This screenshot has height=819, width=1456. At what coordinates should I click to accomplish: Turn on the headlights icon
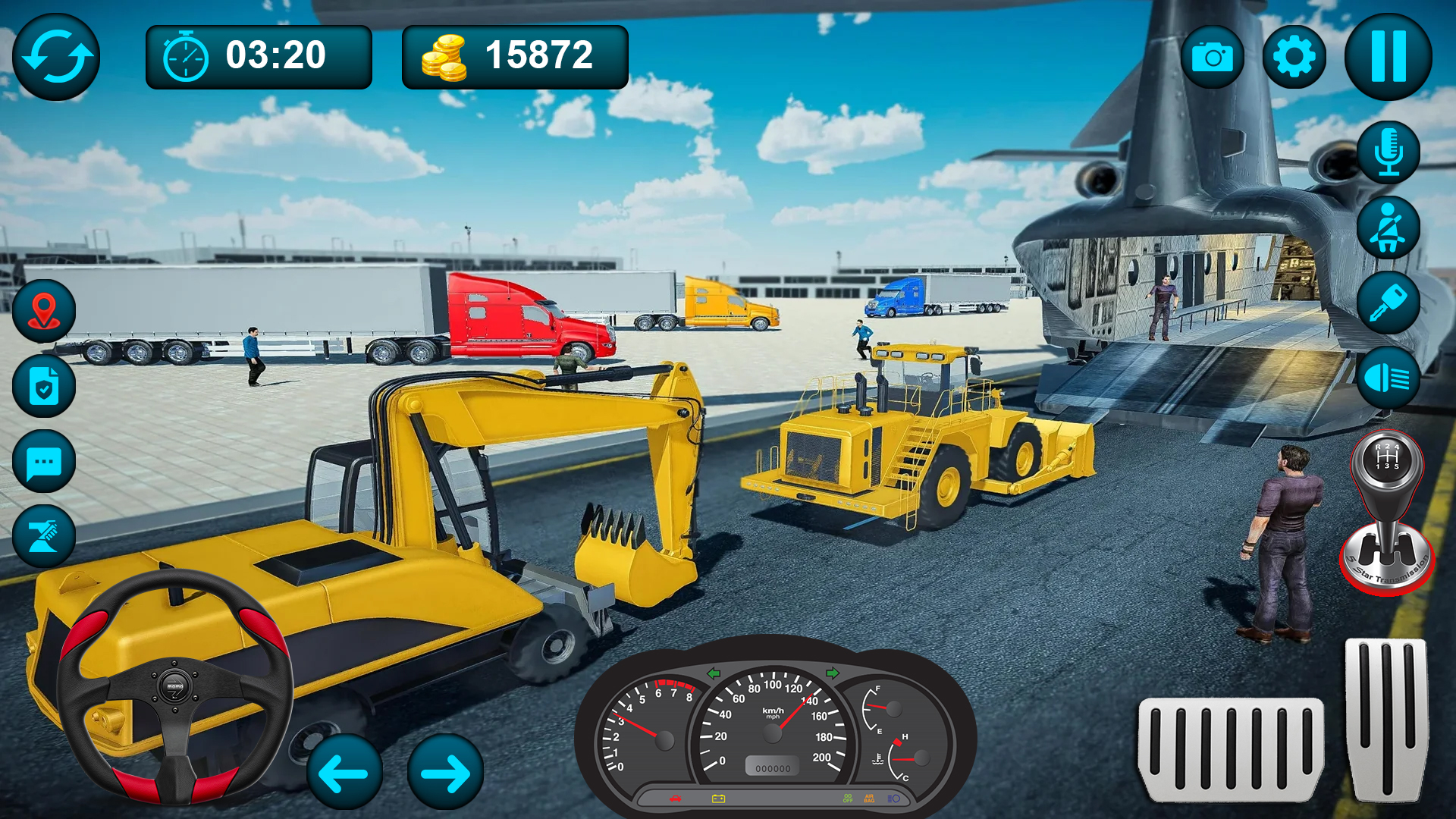[x=1388, y=379]
